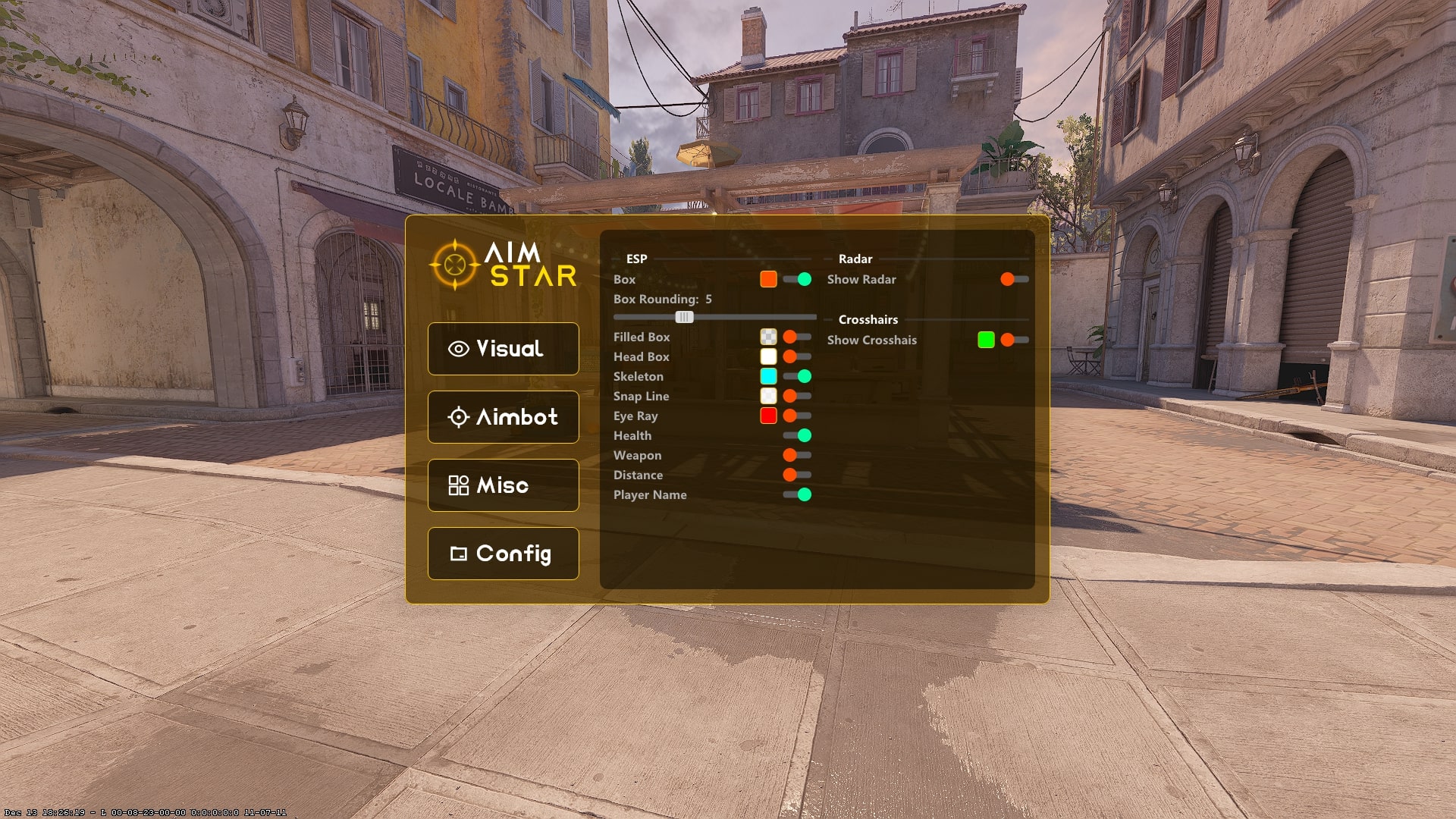Image resolution: width=1456 pixels, height=819 pixels.
Task: Turn off the Health toggle
Action: 797,435
